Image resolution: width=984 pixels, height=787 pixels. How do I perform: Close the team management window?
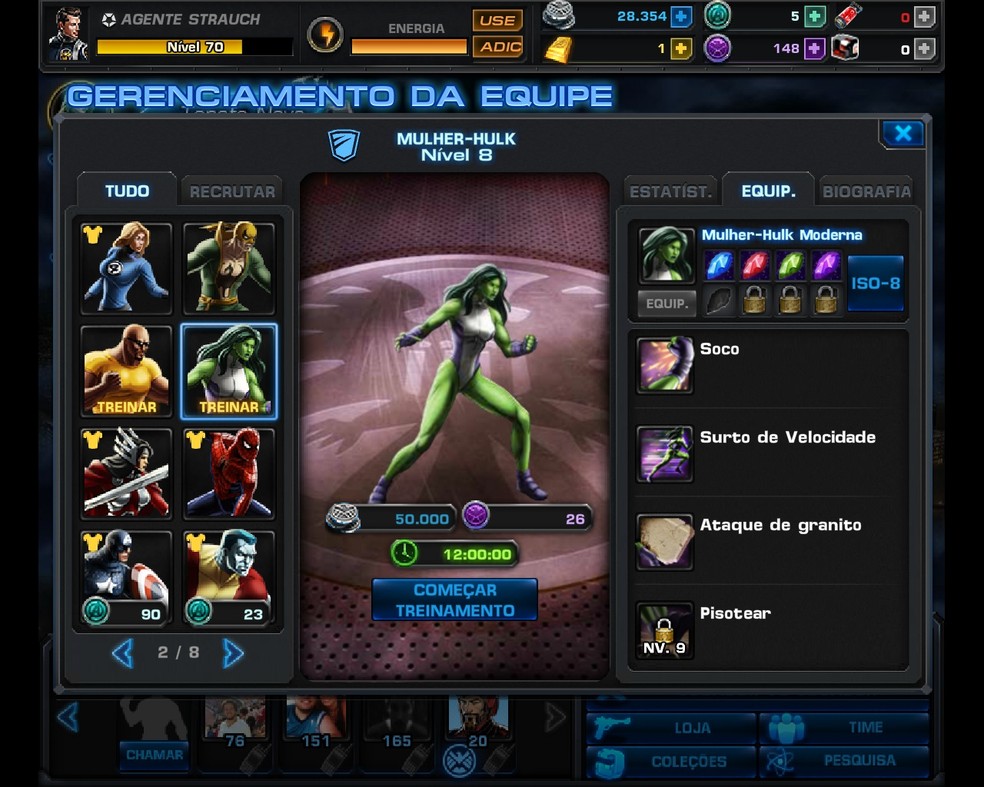pos(902,134)
